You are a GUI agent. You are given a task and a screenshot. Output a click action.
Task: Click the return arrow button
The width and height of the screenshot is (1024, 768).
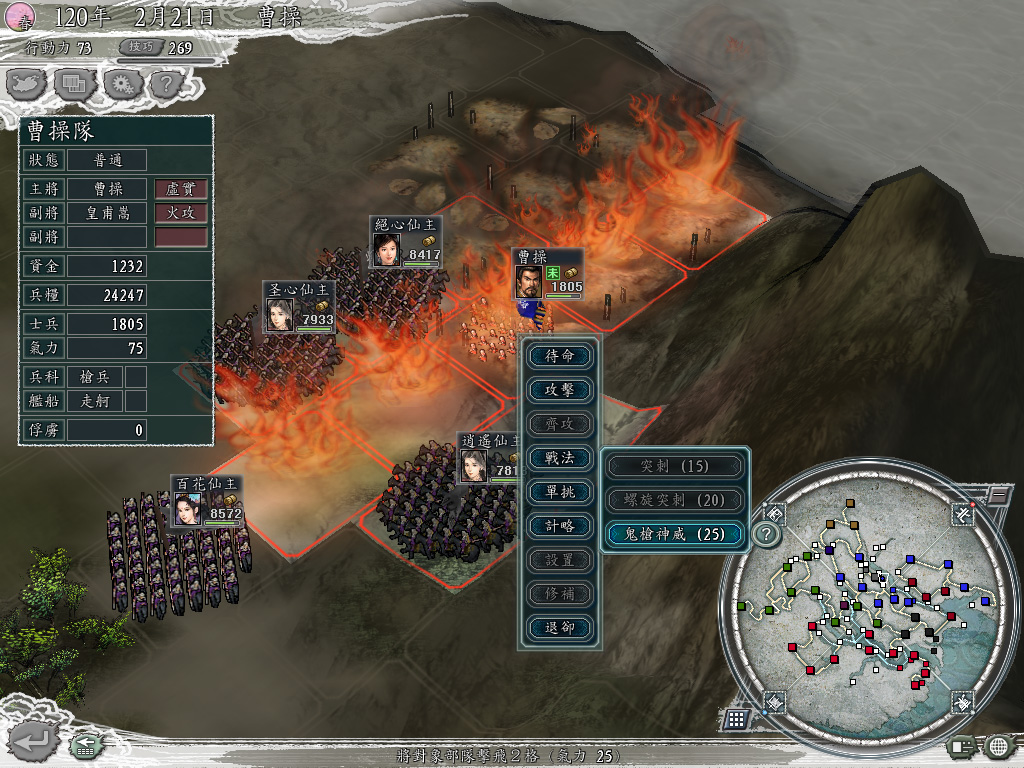[29, 741]
